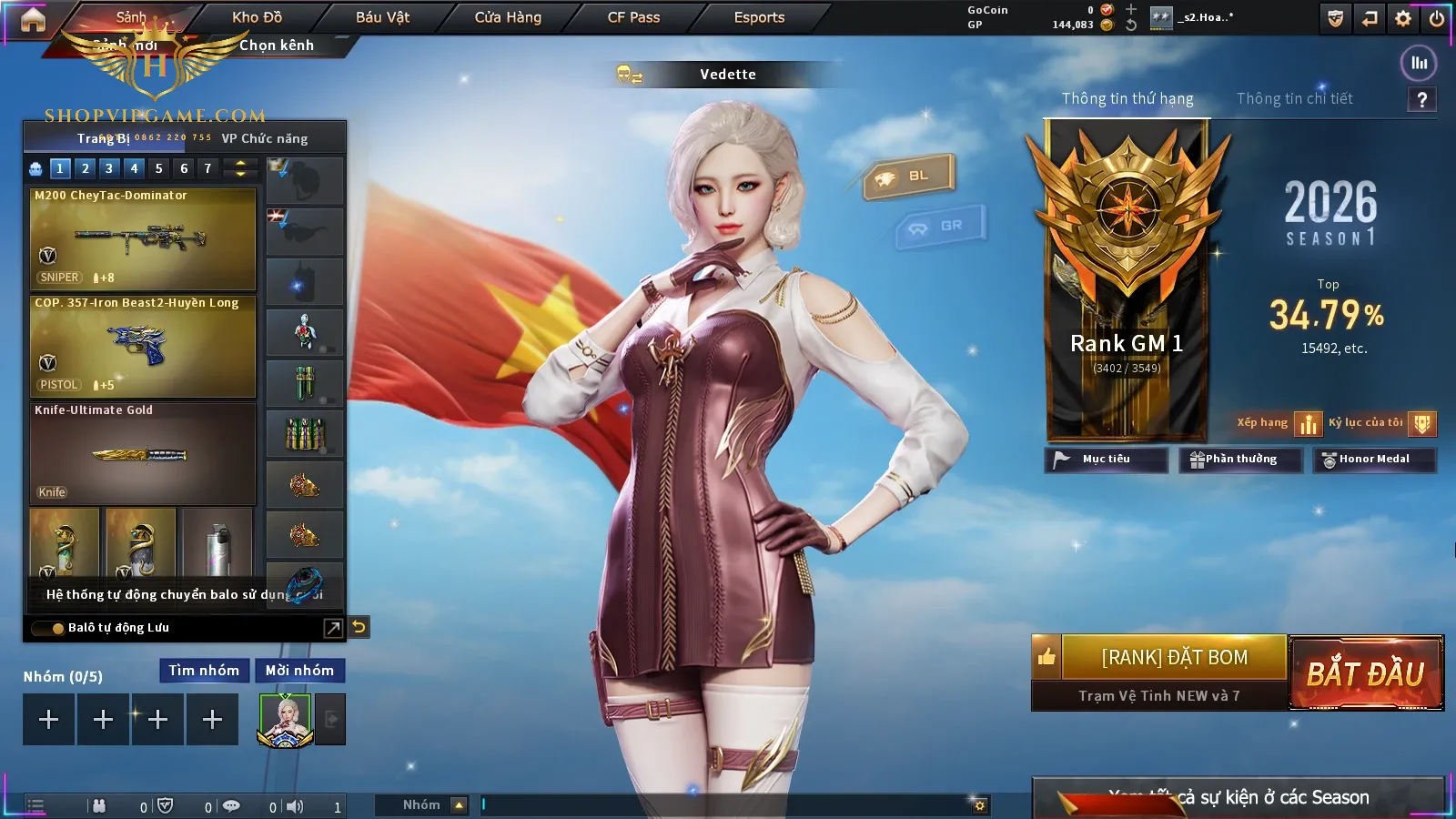Invite players with Mời nhóm
Viewport: 1456px width, 819px height.
coord(299,671)
